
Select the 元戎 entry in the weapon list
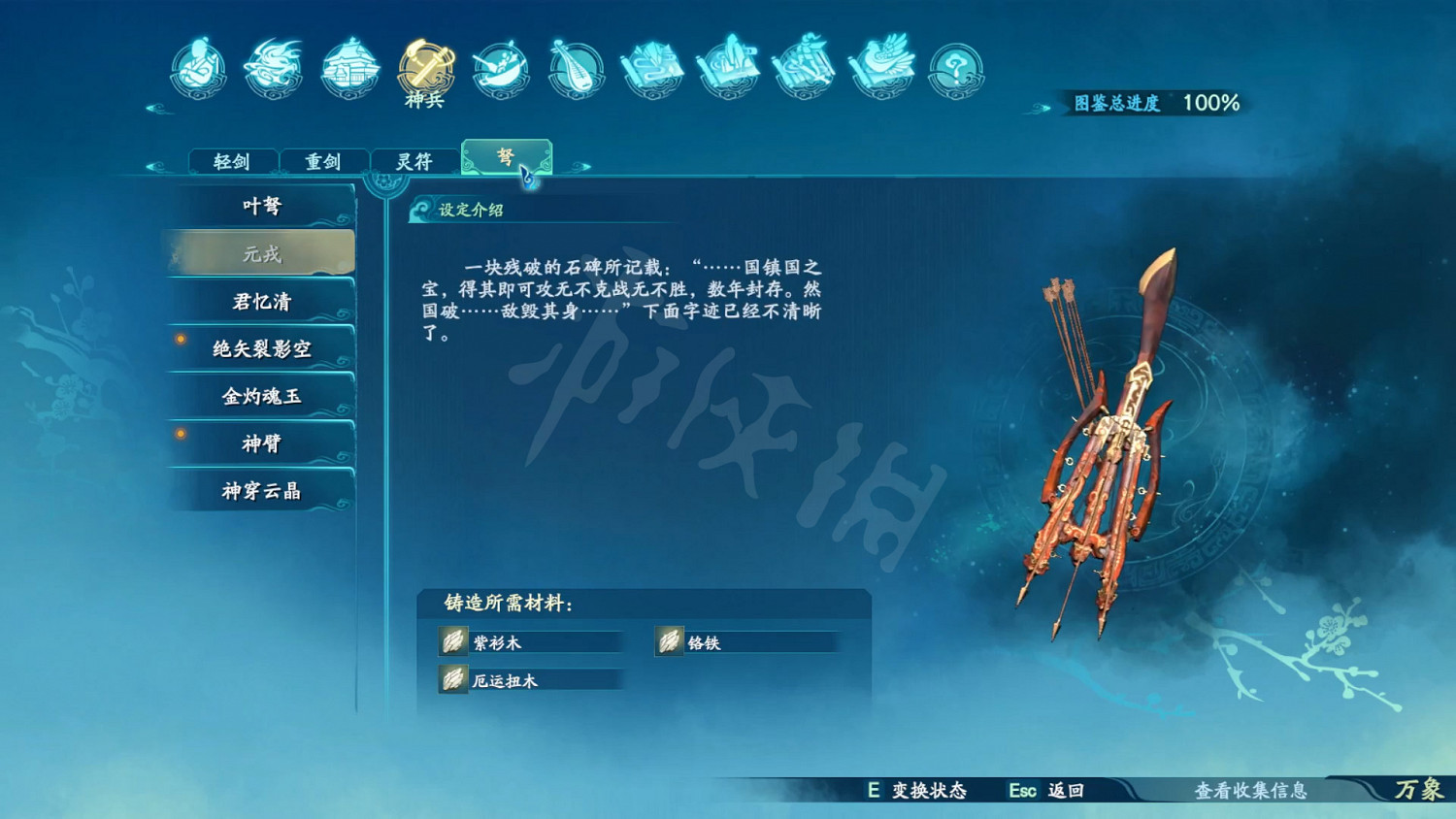[264, 252]
